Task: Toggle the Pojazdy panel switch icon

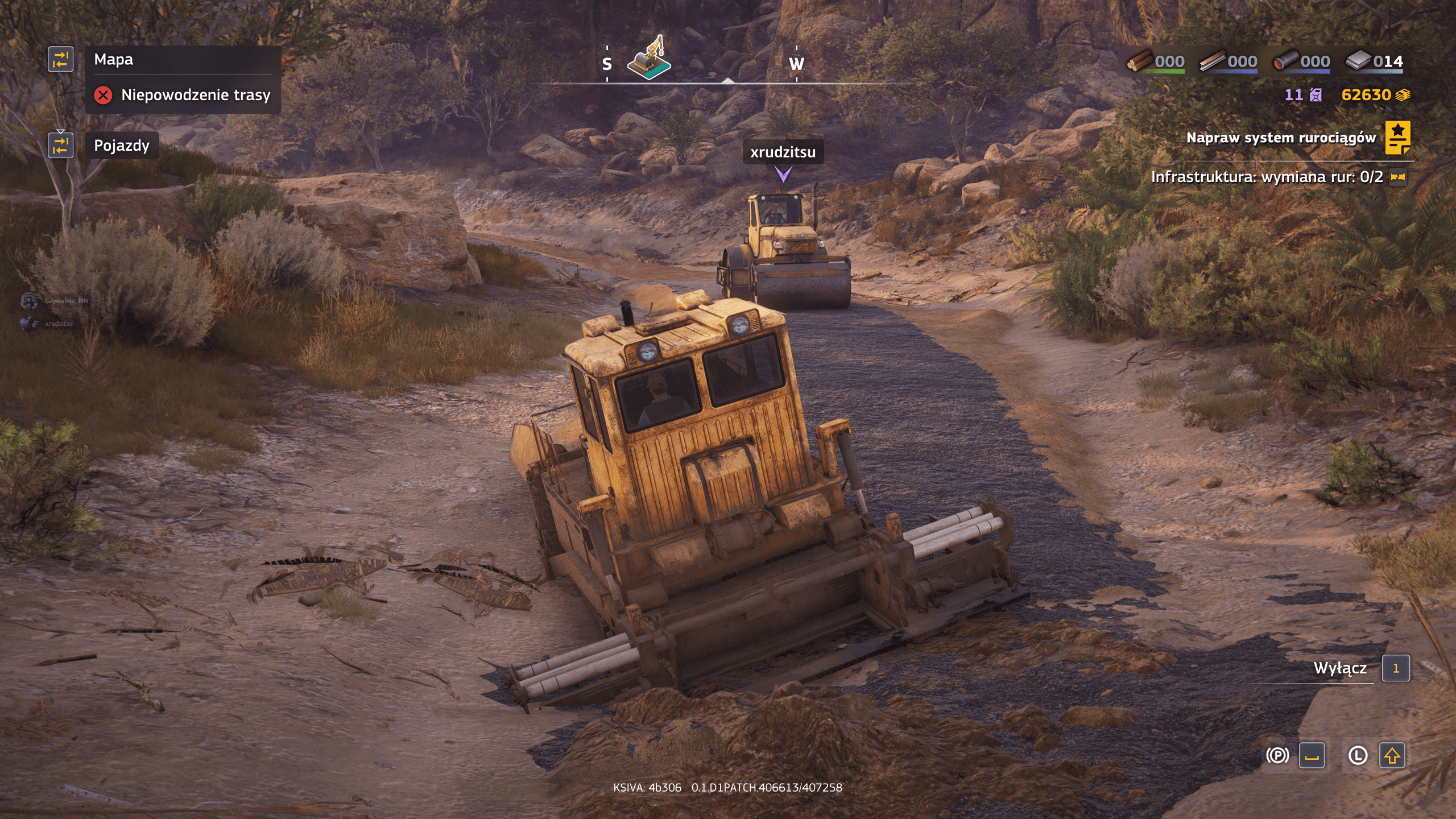Action: point(60,145)
